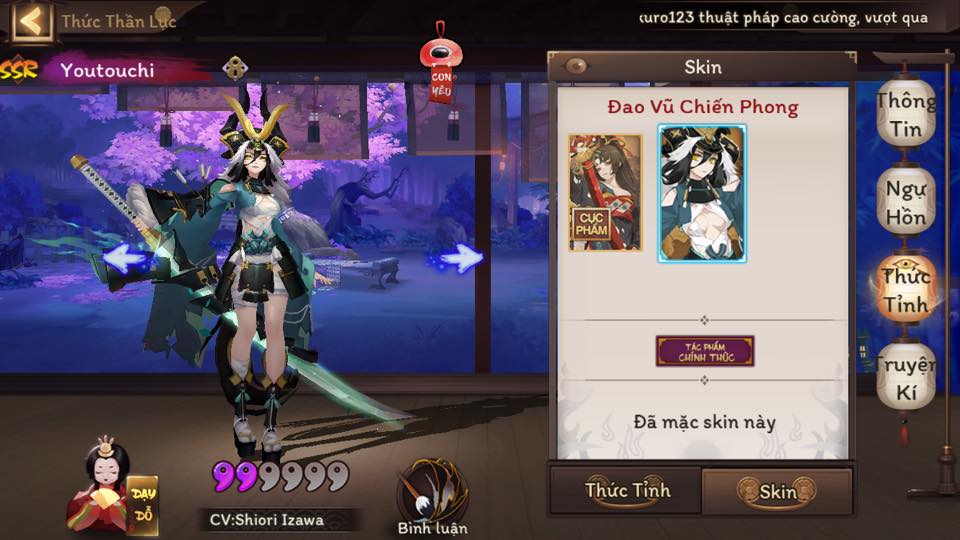Select the Đao Vũ Chiến Phong skin thumbnail
Image resolution: width=960 pixels, height=540 pixels.
click(x=702, y=193)
